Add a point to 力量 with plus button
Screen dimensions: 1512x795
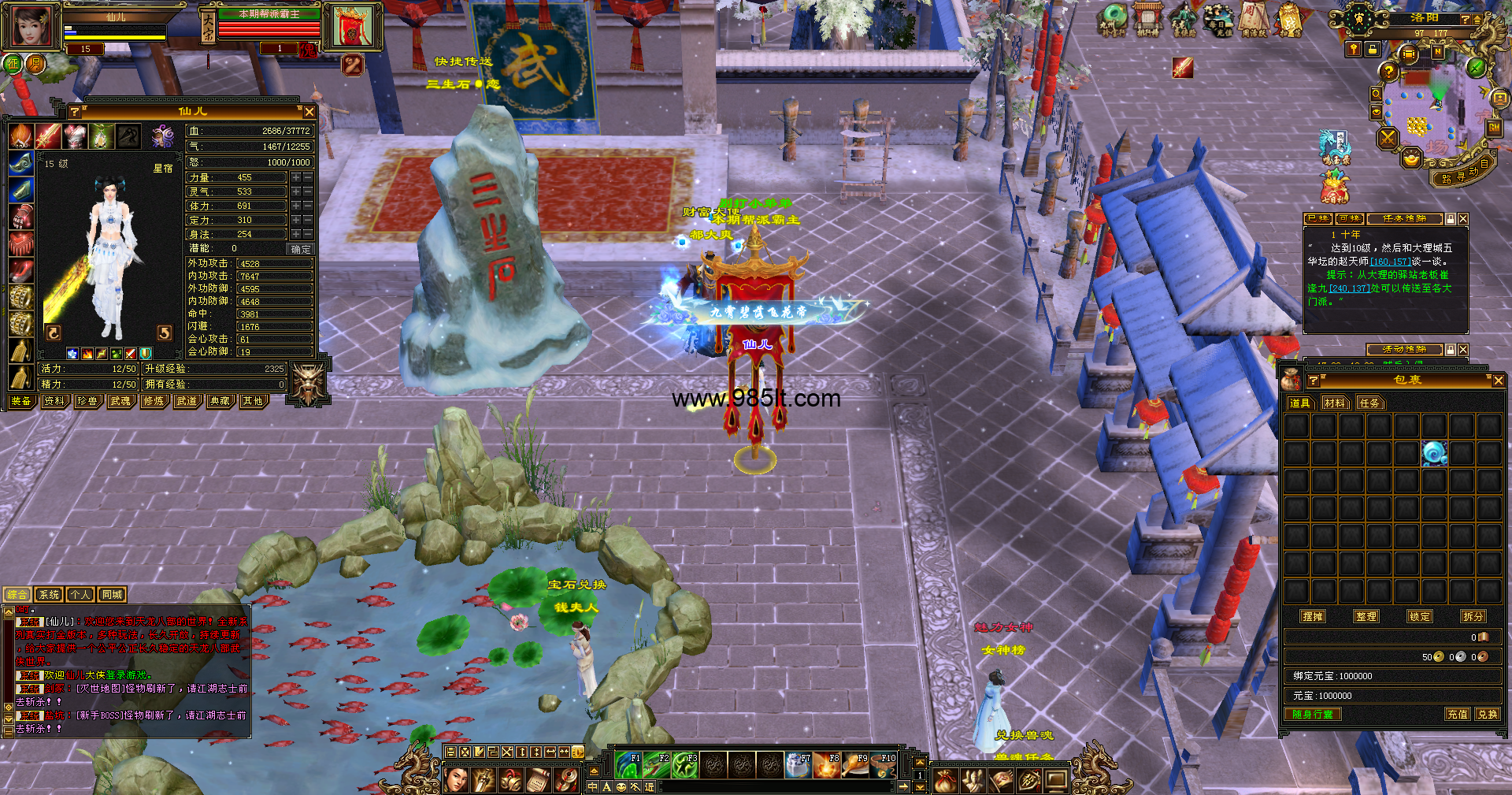(296, 178)
